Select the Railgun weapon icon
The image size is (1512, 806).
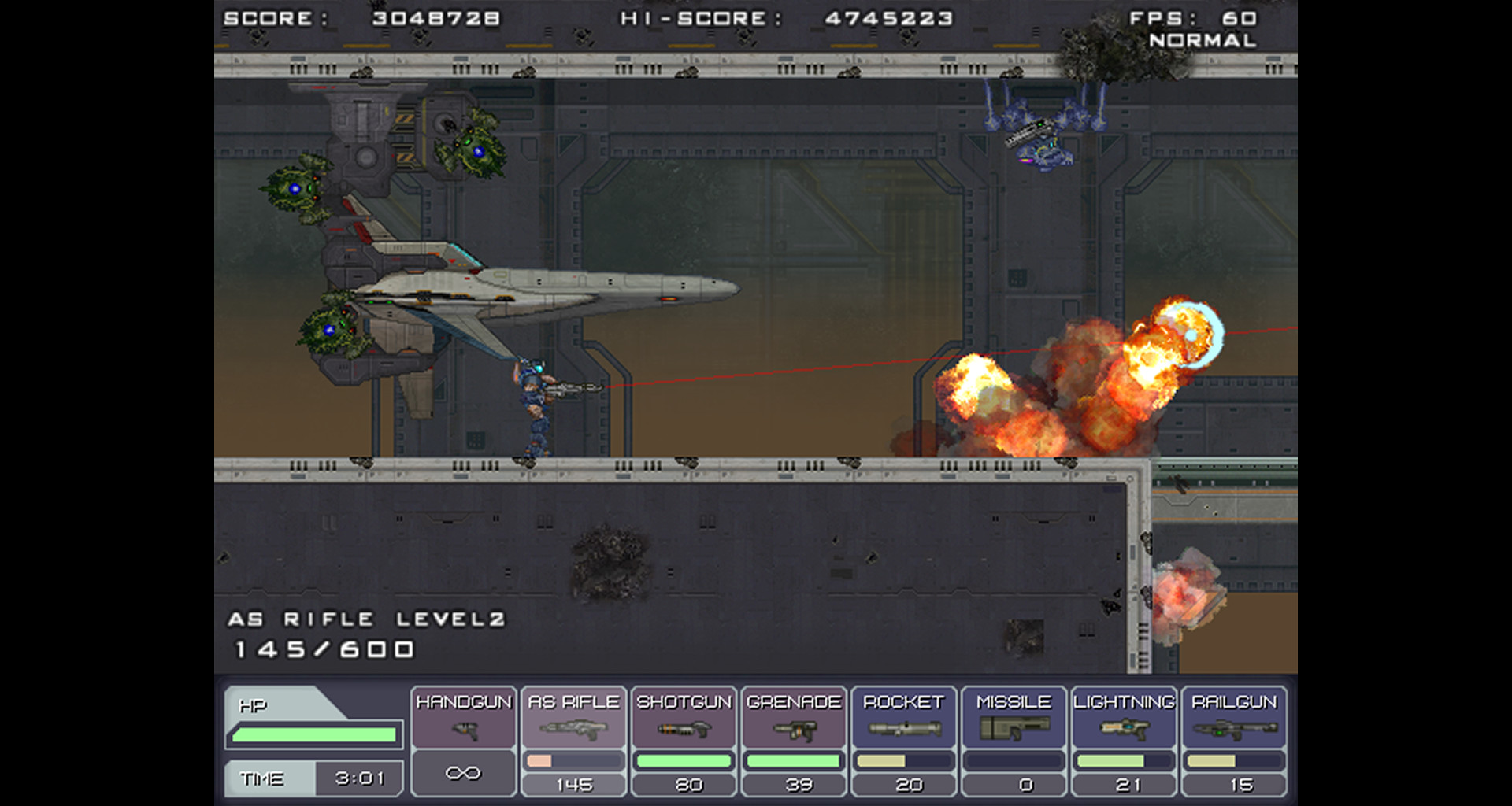point(1236,729)
